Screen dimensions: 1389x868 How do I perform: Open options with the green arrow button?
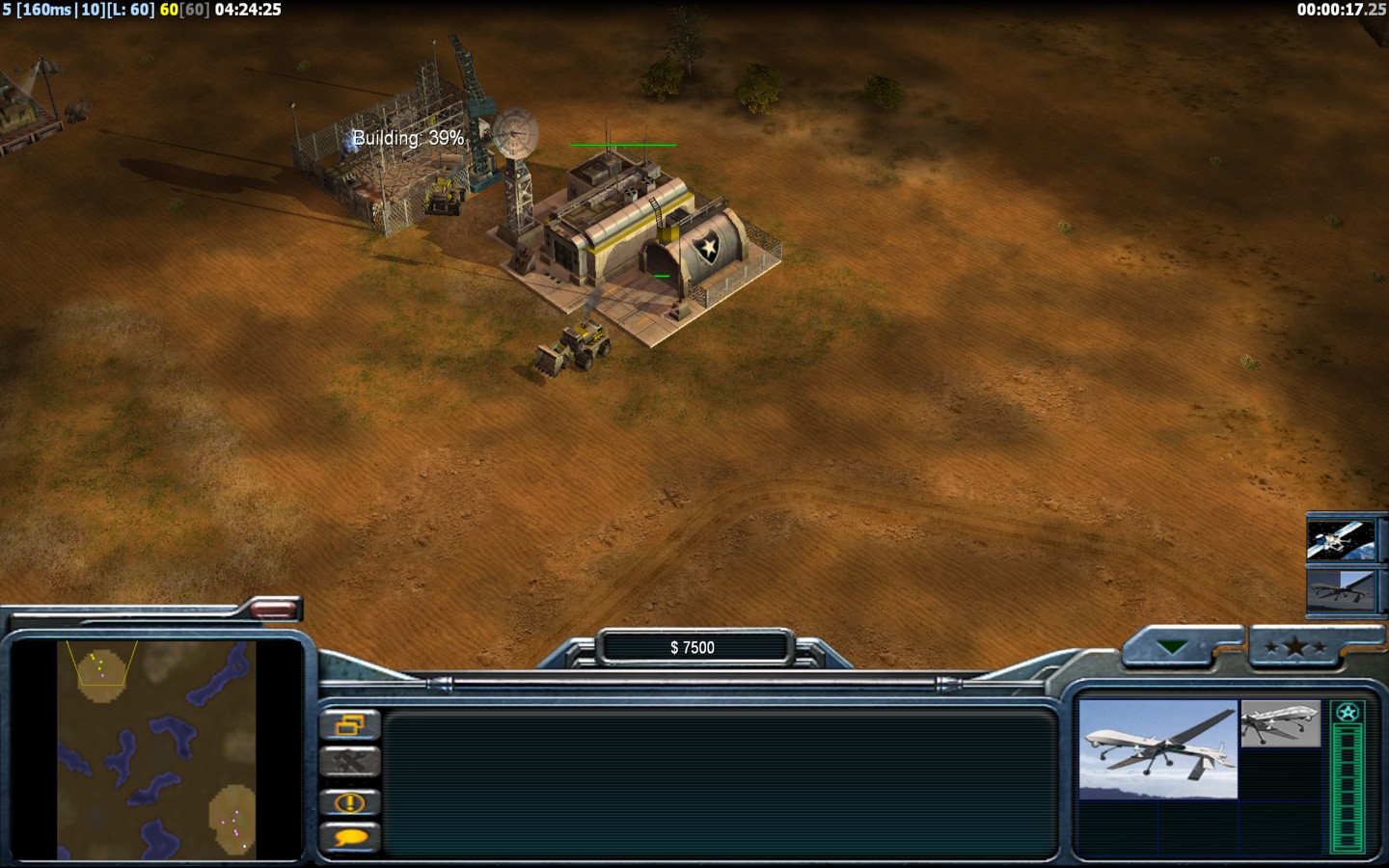click(1172, 647)
